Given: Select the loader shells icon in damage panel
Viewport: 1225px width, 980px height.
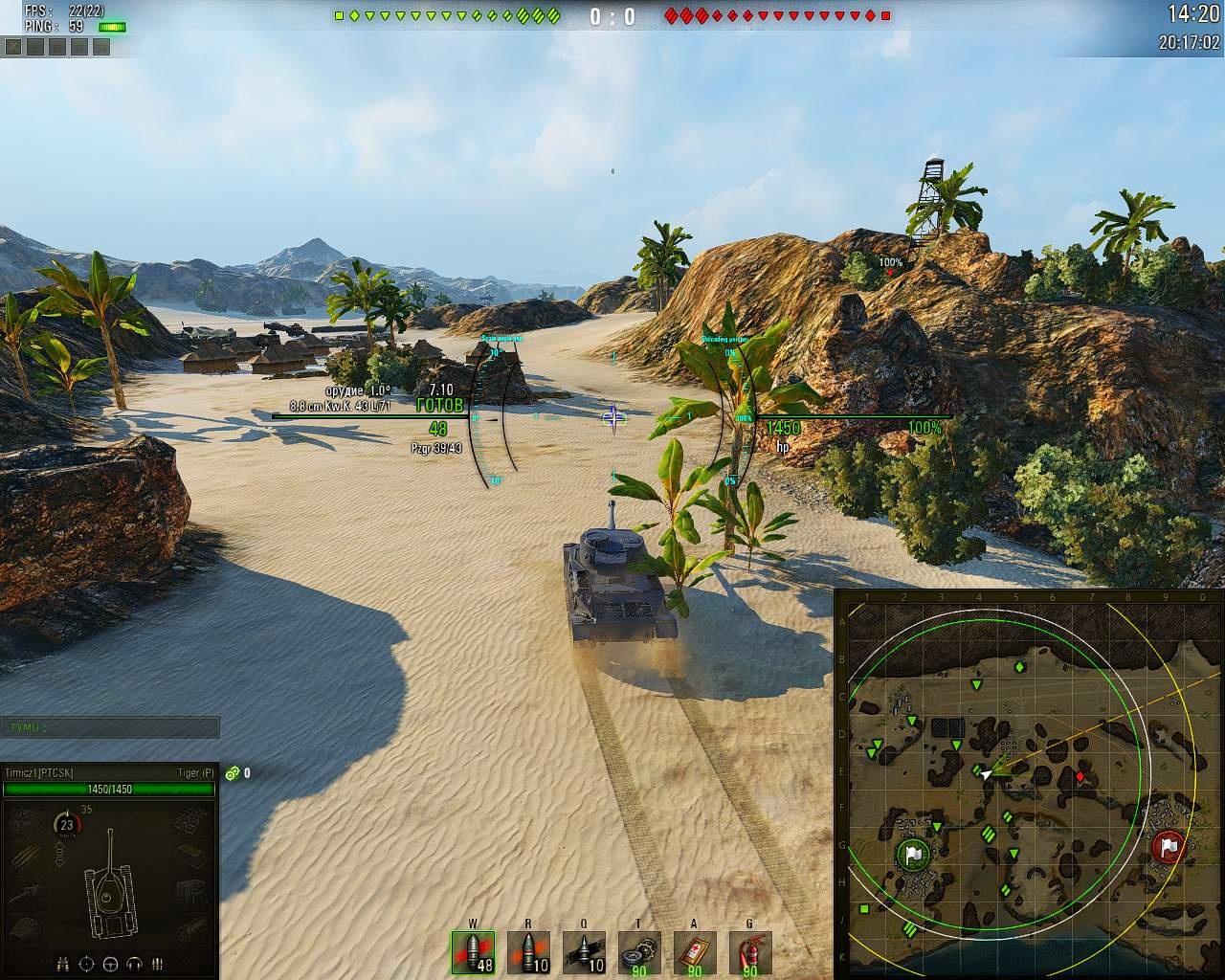Looking at the screenshot, I should click(x=158, y=964).
